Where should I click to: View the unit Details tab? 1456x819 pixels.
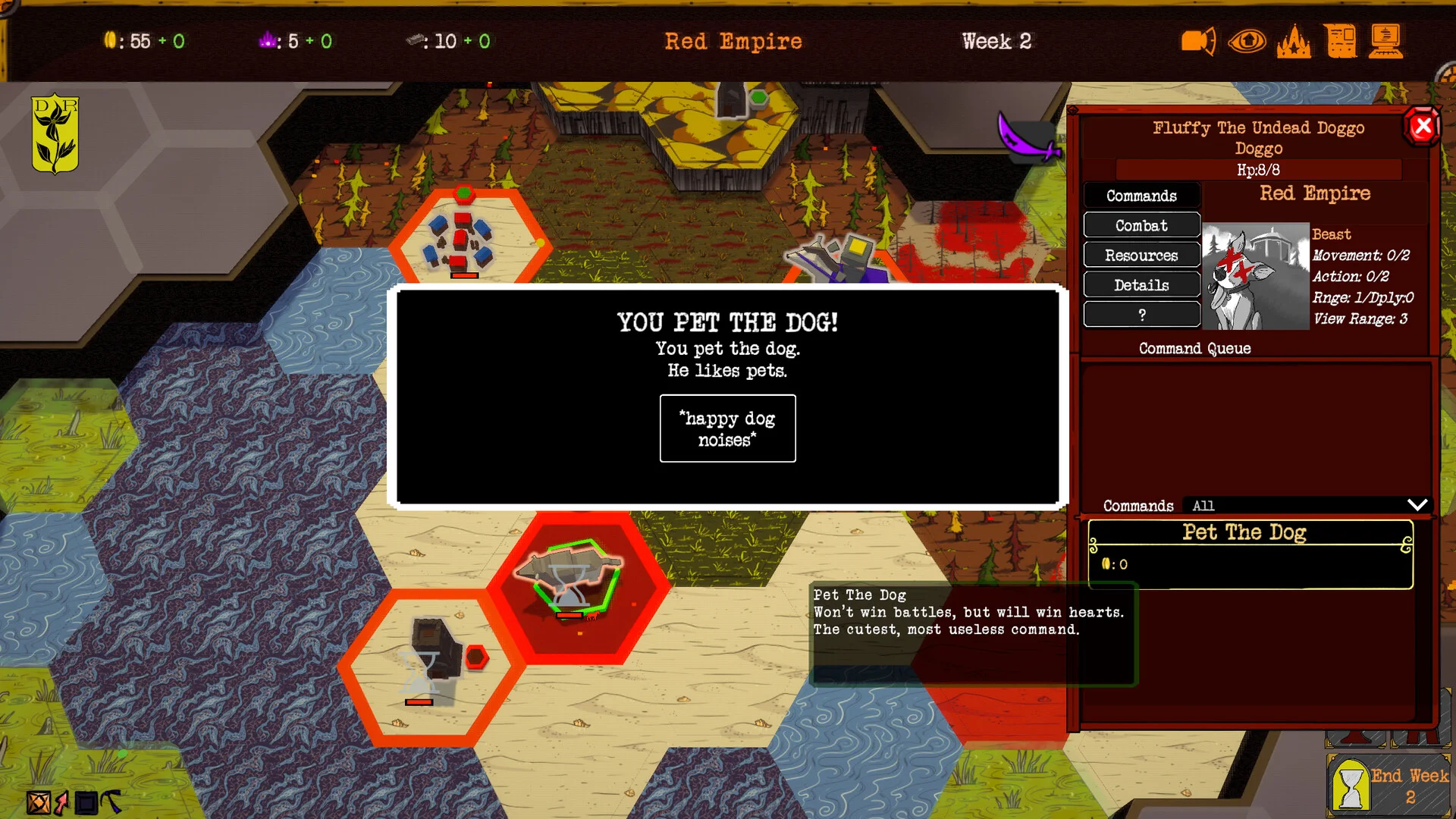tap(1141, 285)
